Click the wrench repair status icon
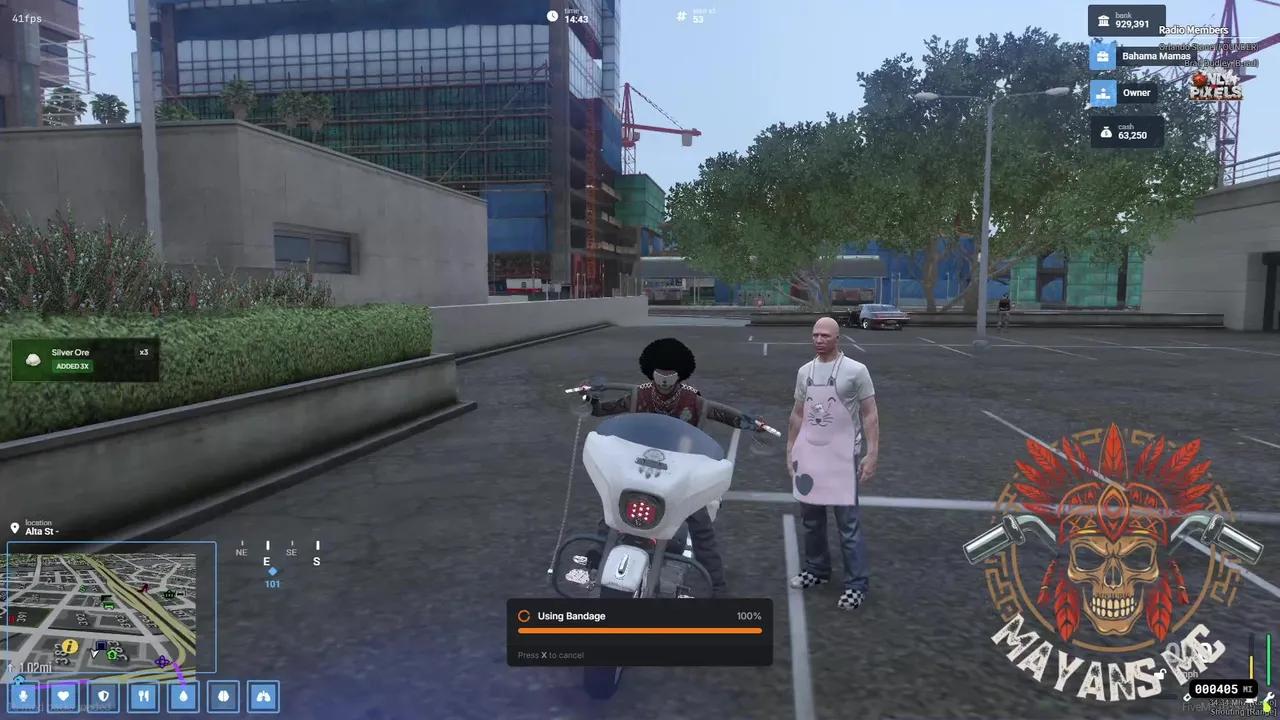The image size is (1280, 720). pos(1269,697)
